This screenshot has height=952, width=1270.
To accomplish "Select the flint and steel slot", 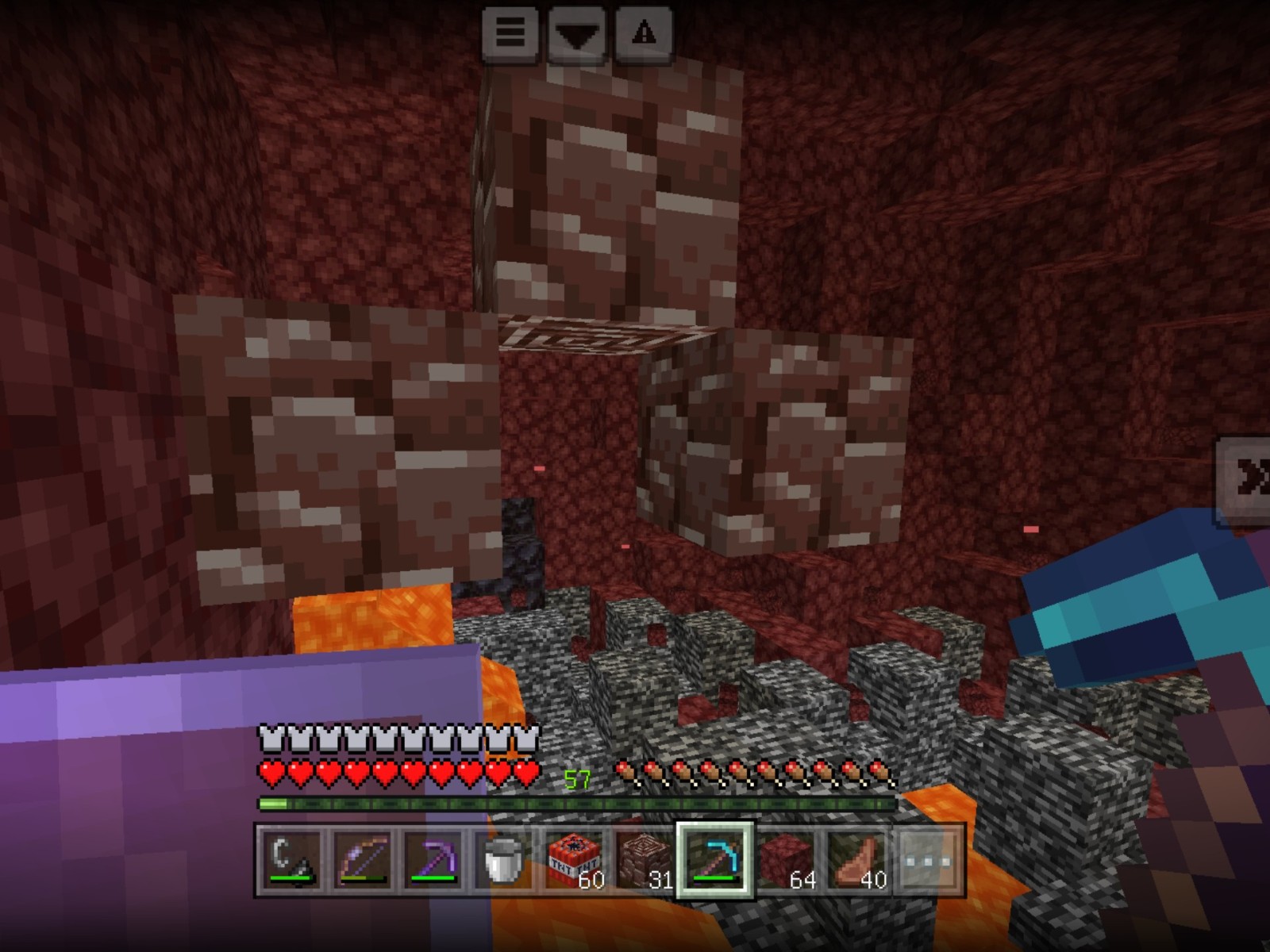I will point(291,860).
